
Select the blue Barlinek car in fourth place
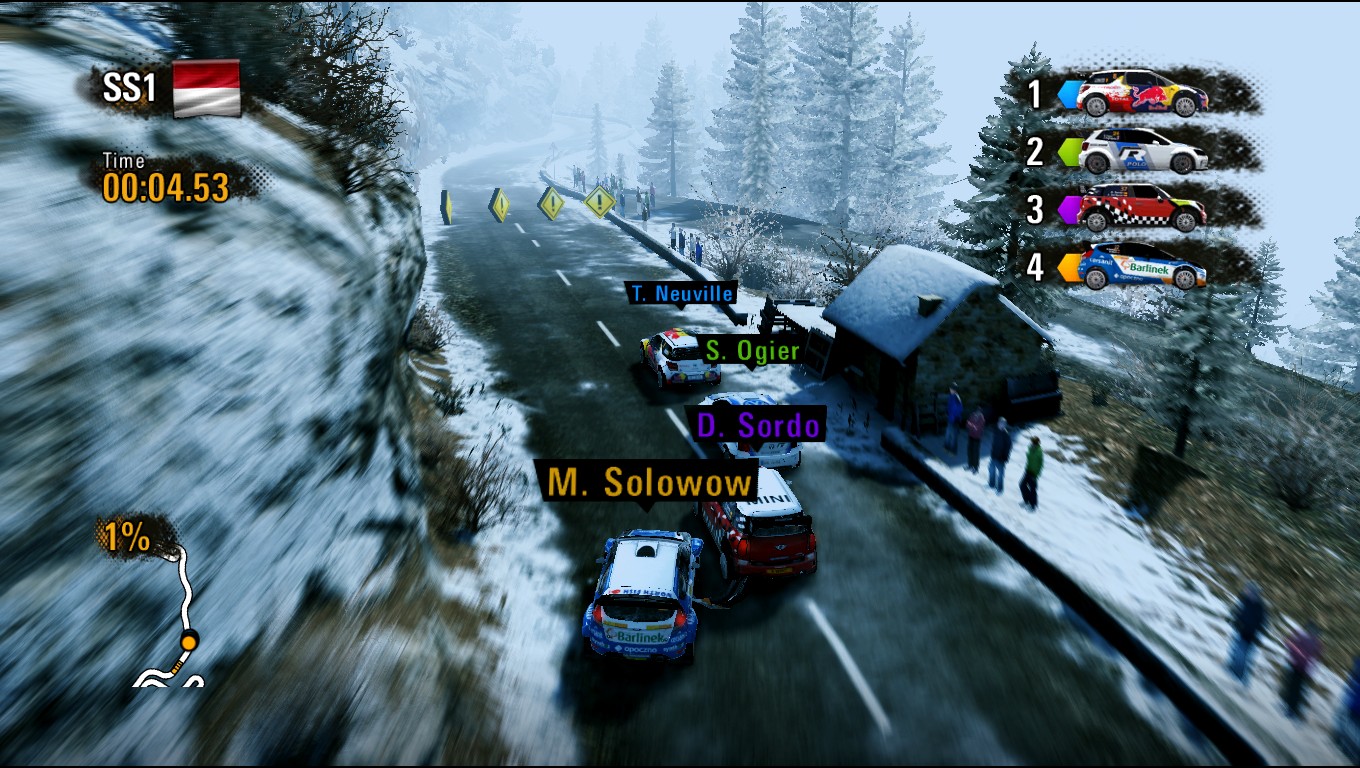point(1142,266)
